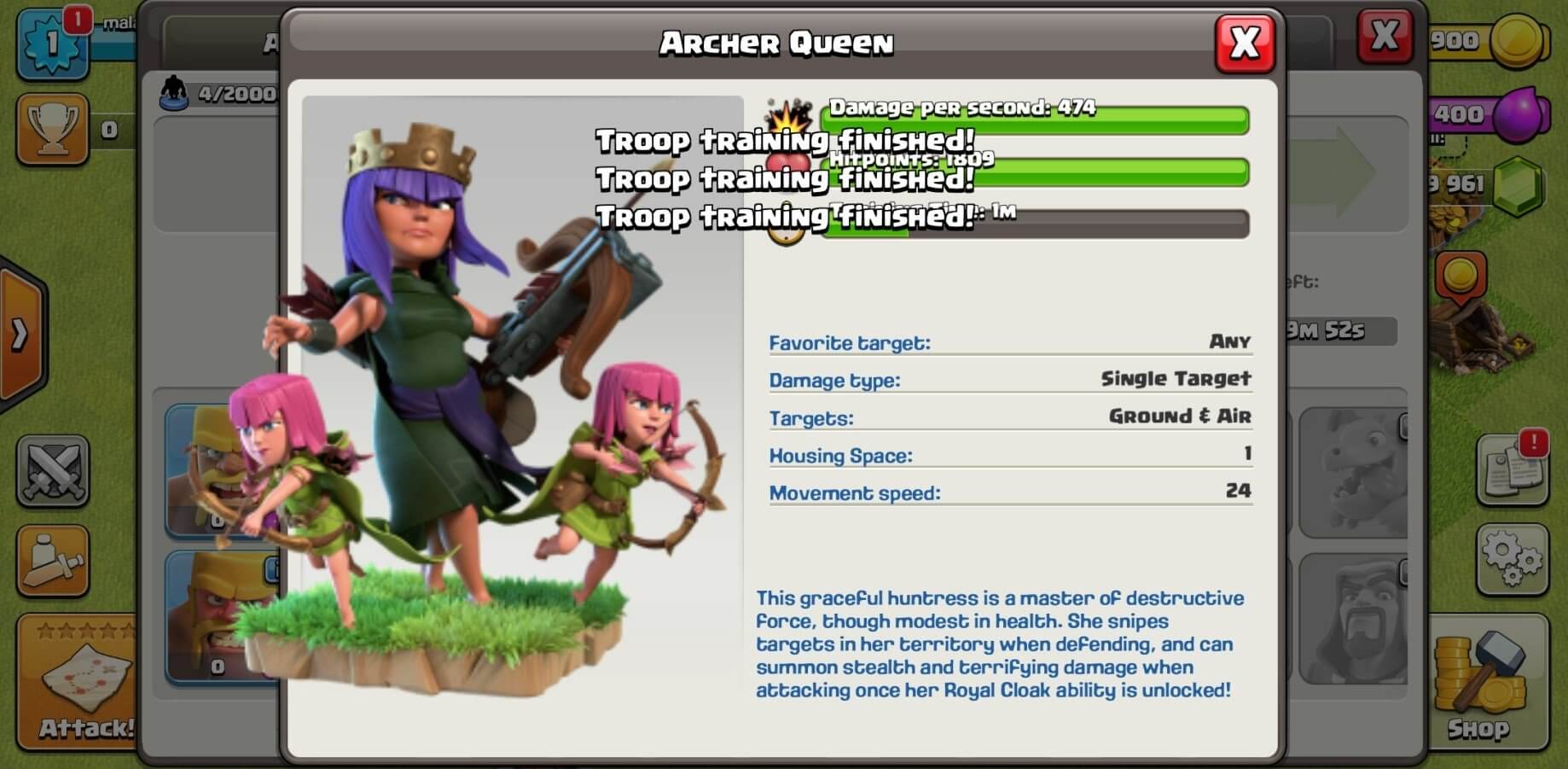
Task: Close the Archer Queen info popup
Action: [1245, 43]
